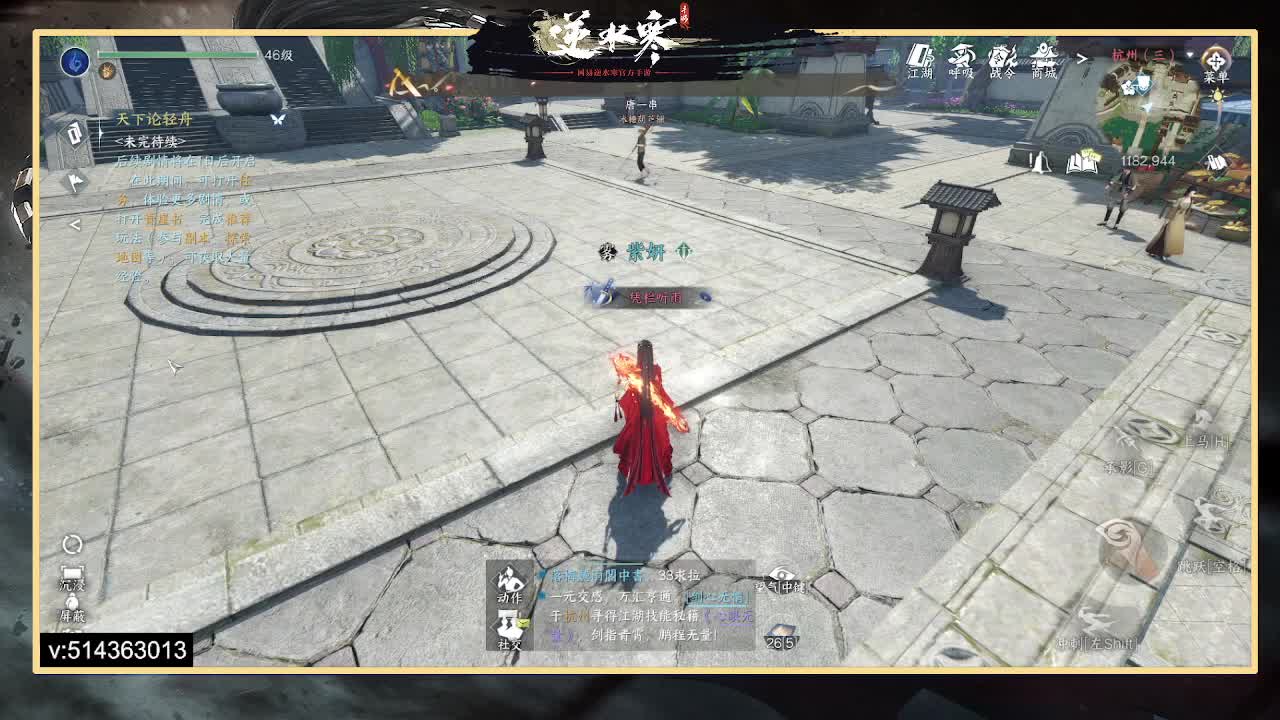Open the 商城 shop icon
1280x720 pixels.
[1045, 60]
